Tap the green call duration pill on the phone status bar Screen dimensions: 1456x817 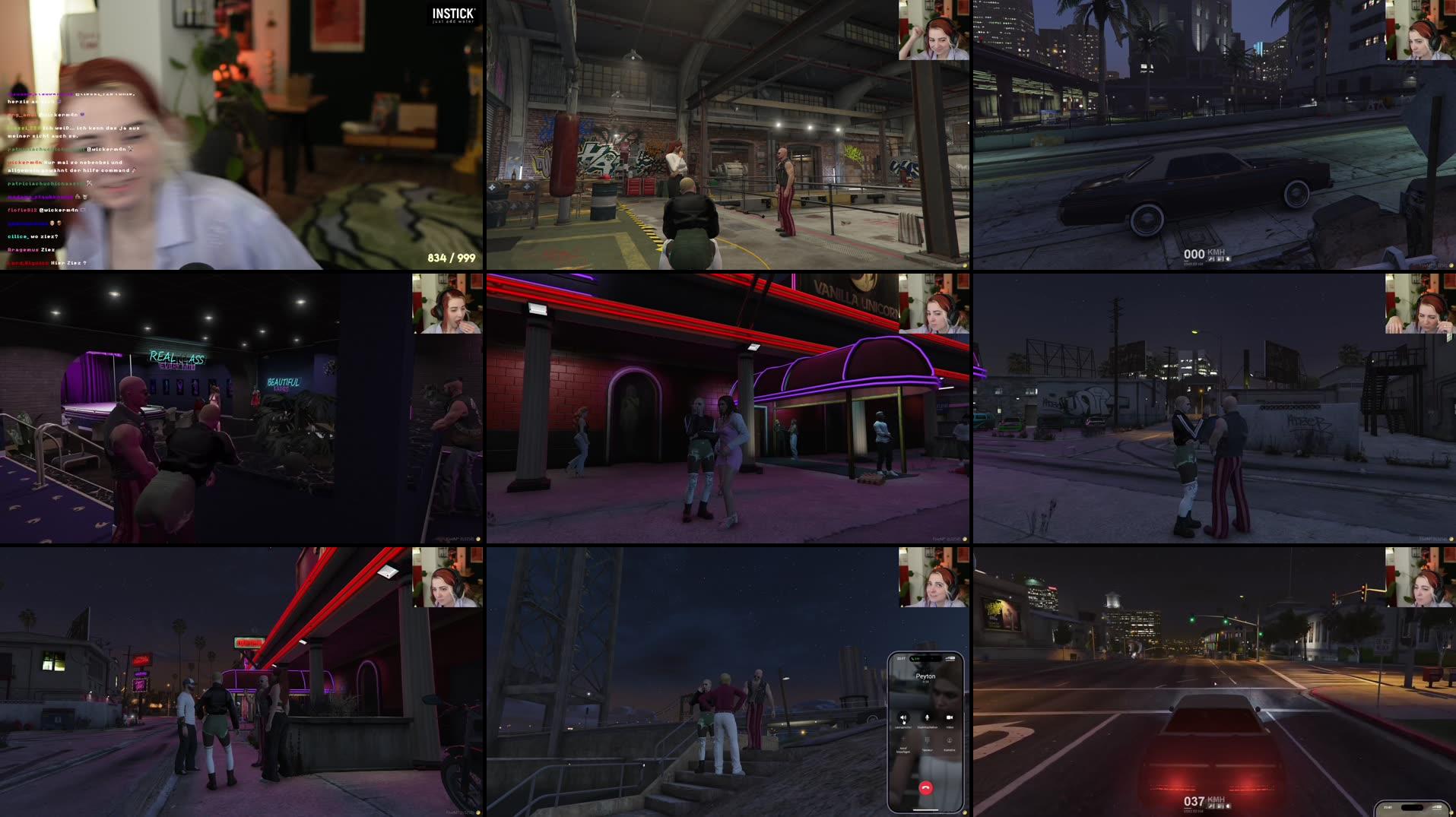[x=915, y=658]
